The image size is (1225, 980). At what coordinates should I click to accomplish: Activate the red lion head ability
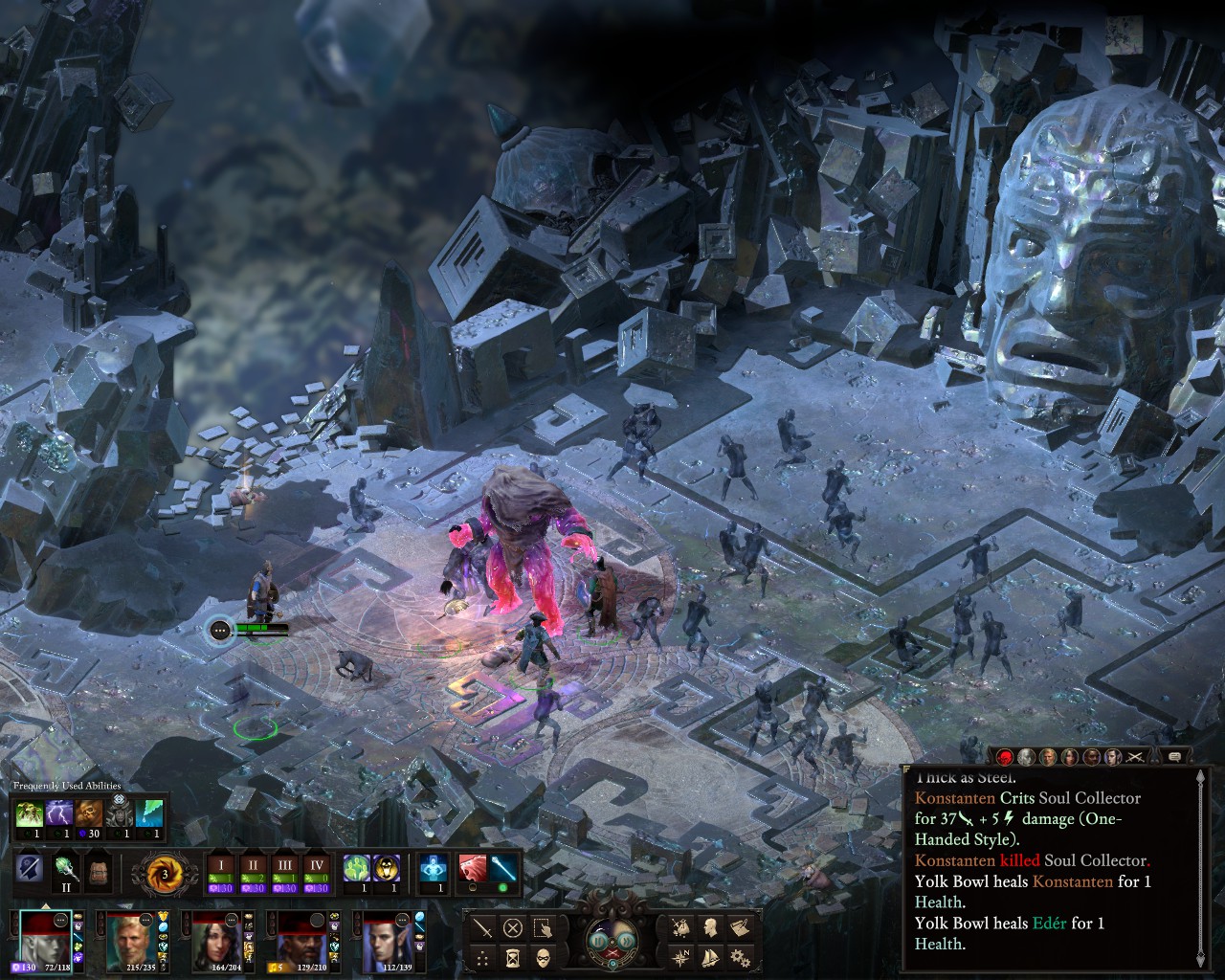[473, 869]
